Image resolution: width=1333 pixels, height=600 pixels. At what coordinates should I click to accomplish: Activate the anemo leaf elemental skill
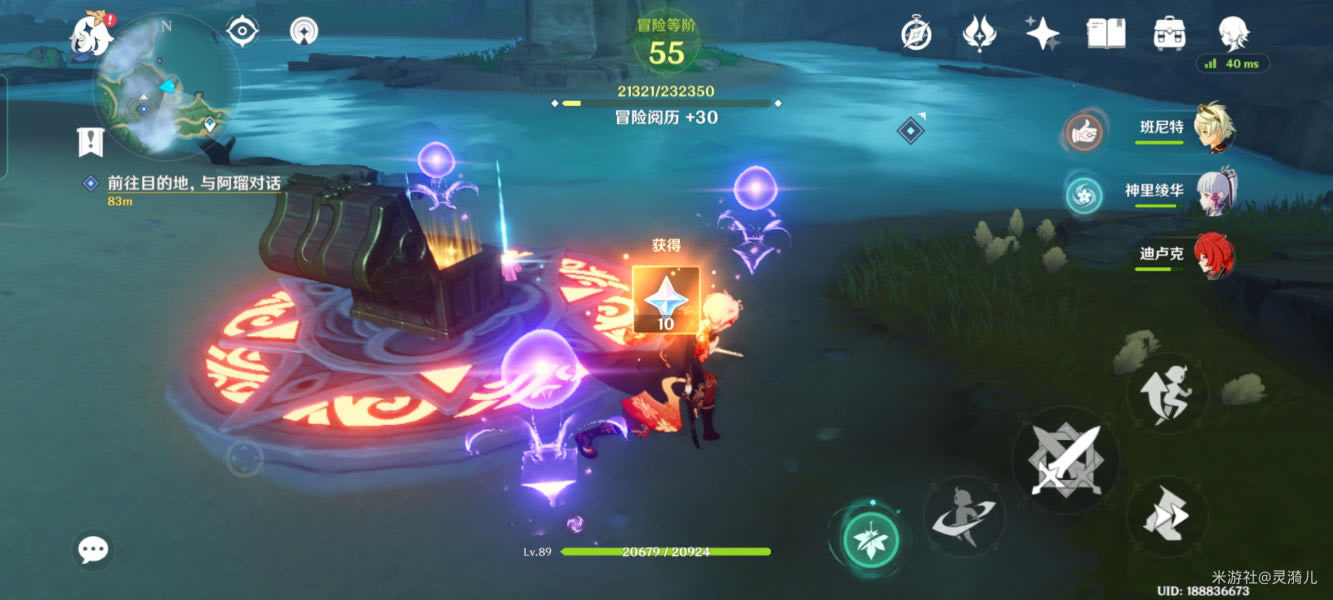click(x=871, y=541)
